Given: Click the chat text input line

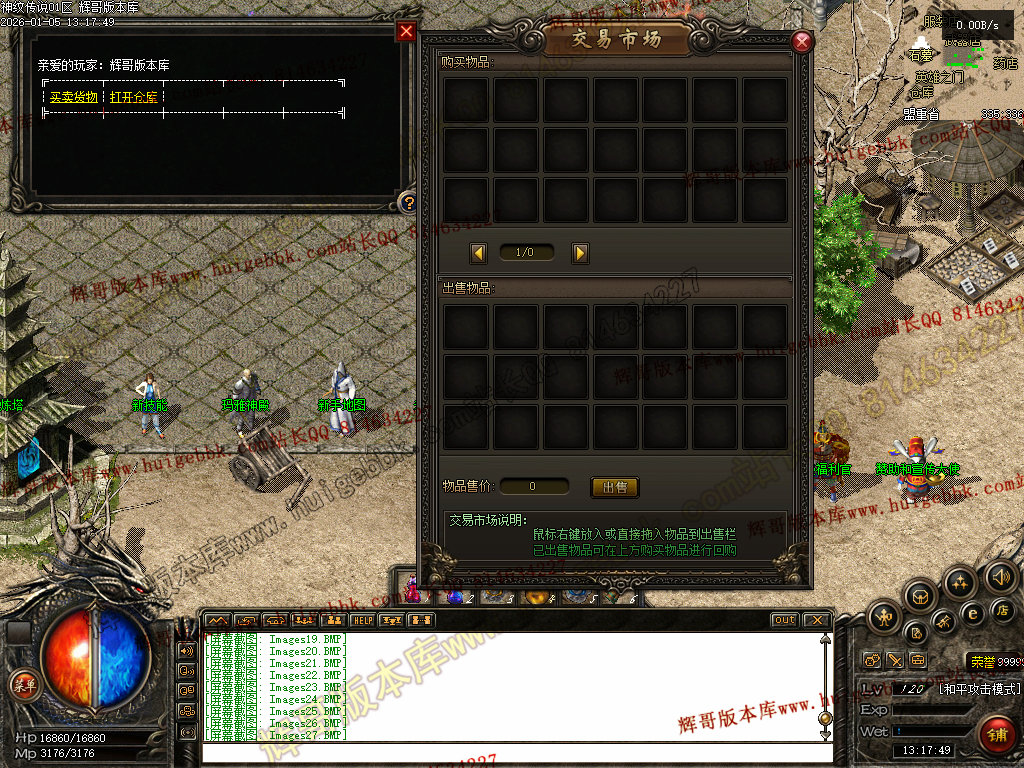Looking at the screenshot, I should pos(510,752).
